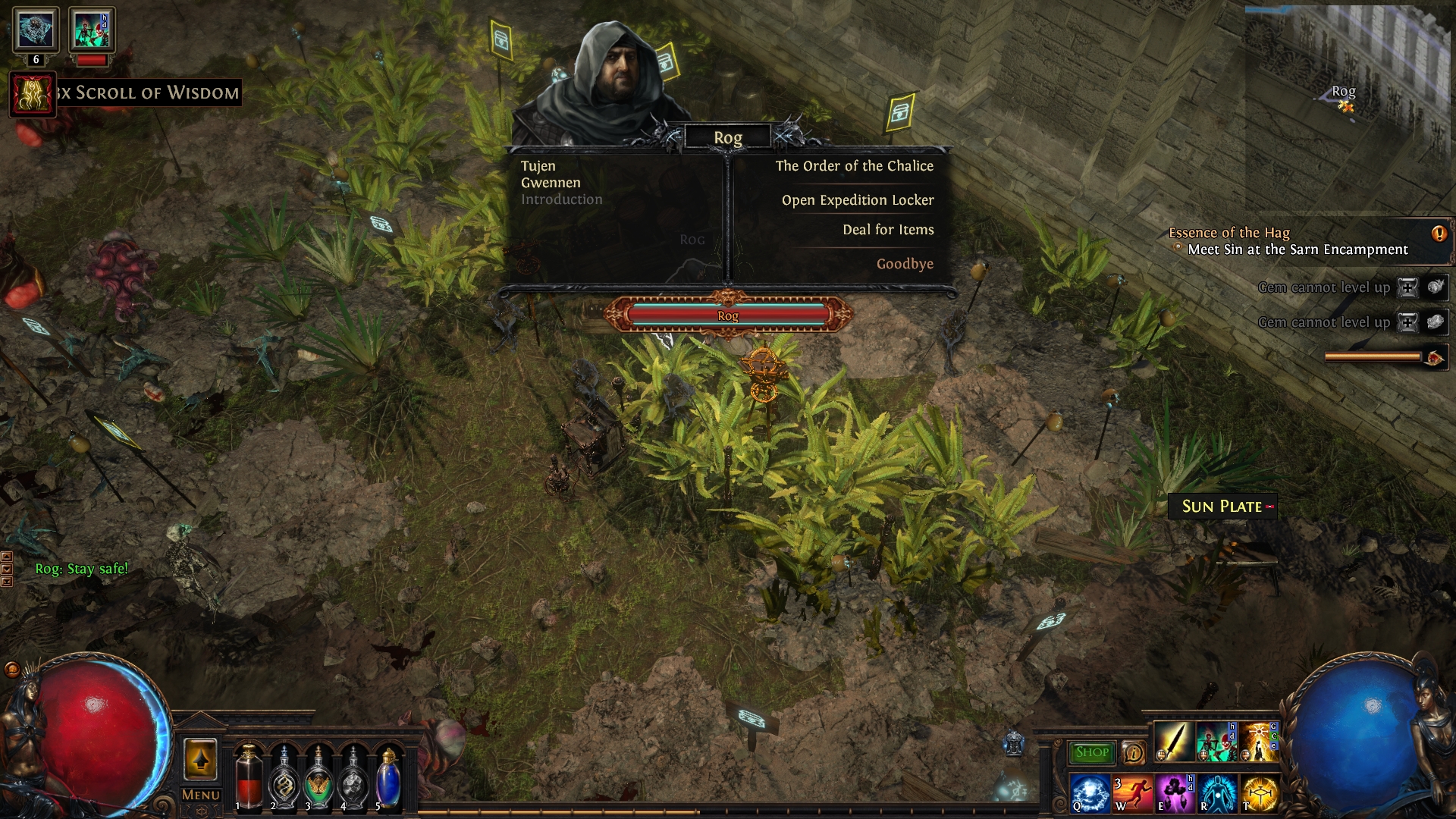The width and height of the screenshot is (1456, 819).
Task: Say Goodbye to Rog
Action: click(x=904, y=264)
